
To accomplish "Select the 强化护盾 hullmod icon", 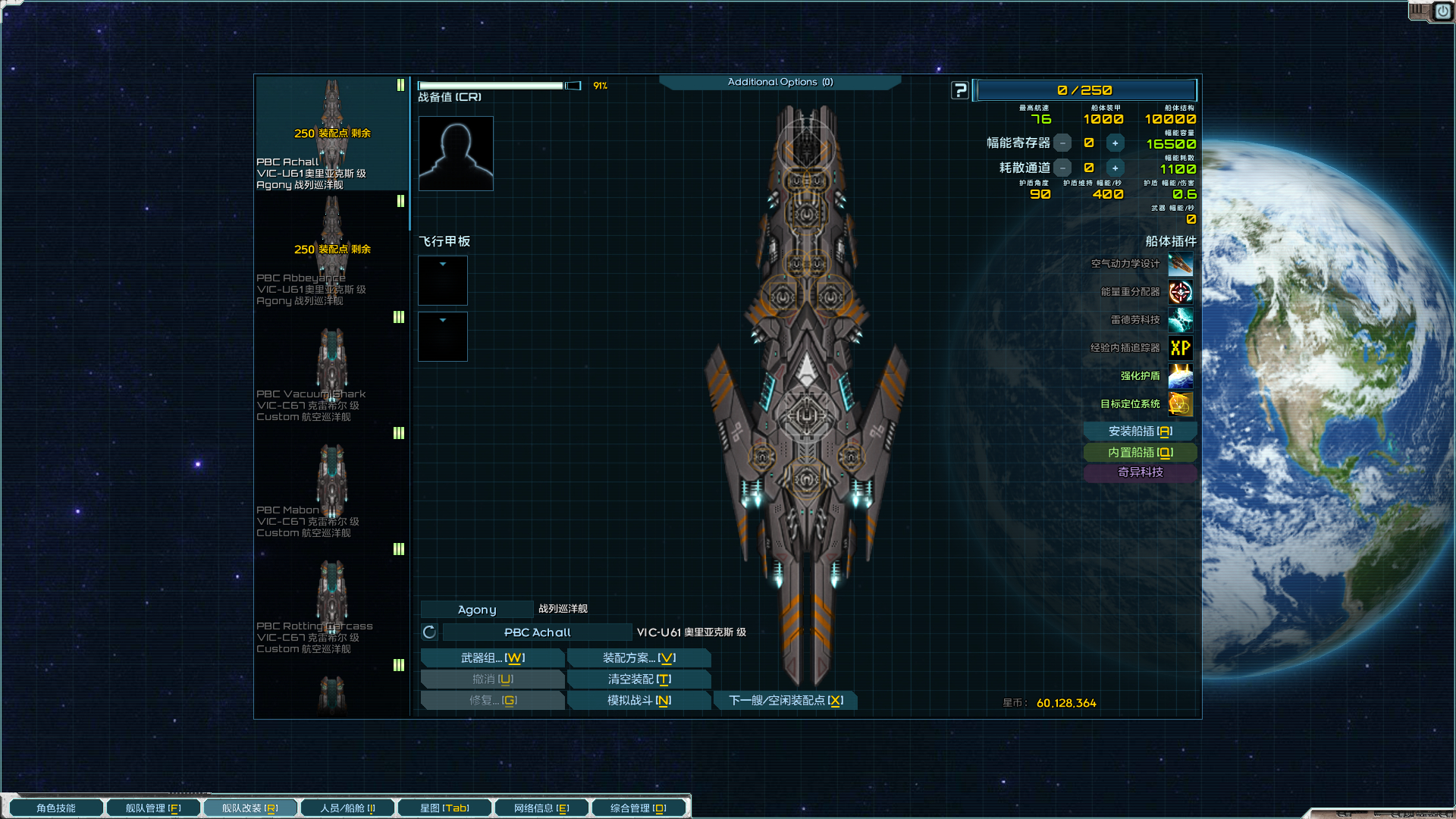I will (x=1180, y=376).
